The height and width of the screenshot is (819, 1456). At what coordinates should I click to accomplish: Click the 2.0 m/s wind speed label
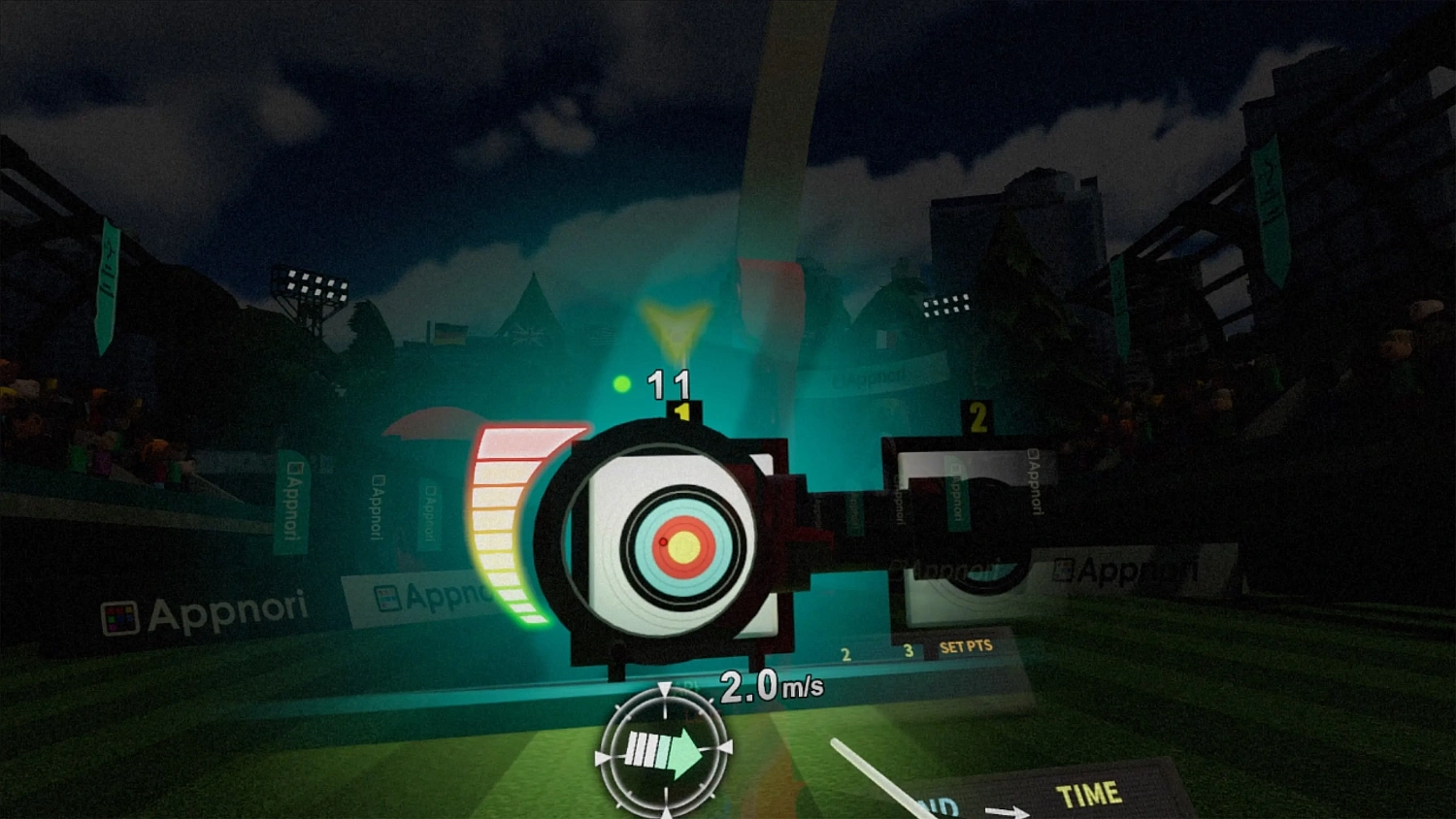(x=770, y=686)
